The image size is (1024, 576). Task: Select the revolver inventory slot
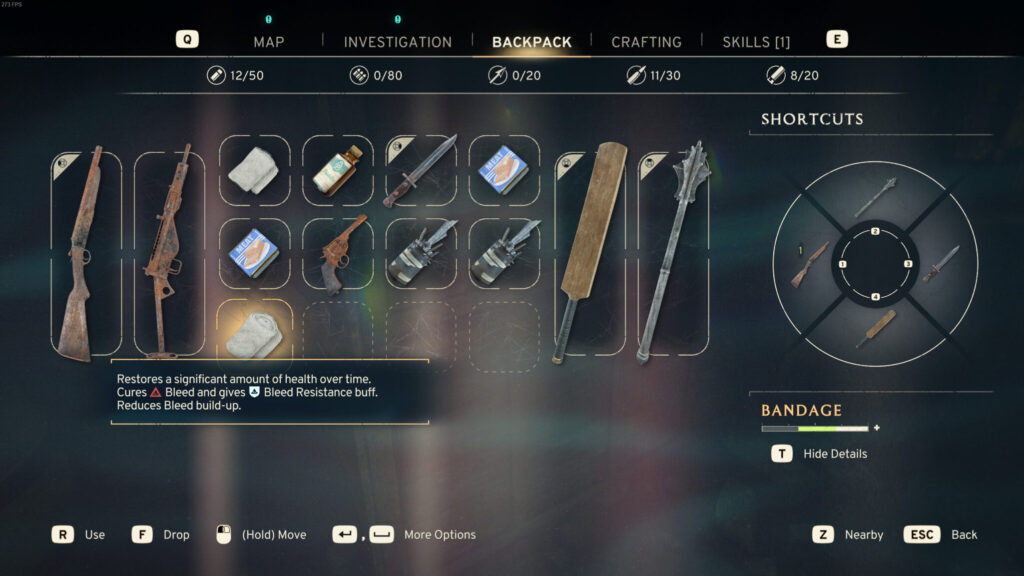coord(337,254)
